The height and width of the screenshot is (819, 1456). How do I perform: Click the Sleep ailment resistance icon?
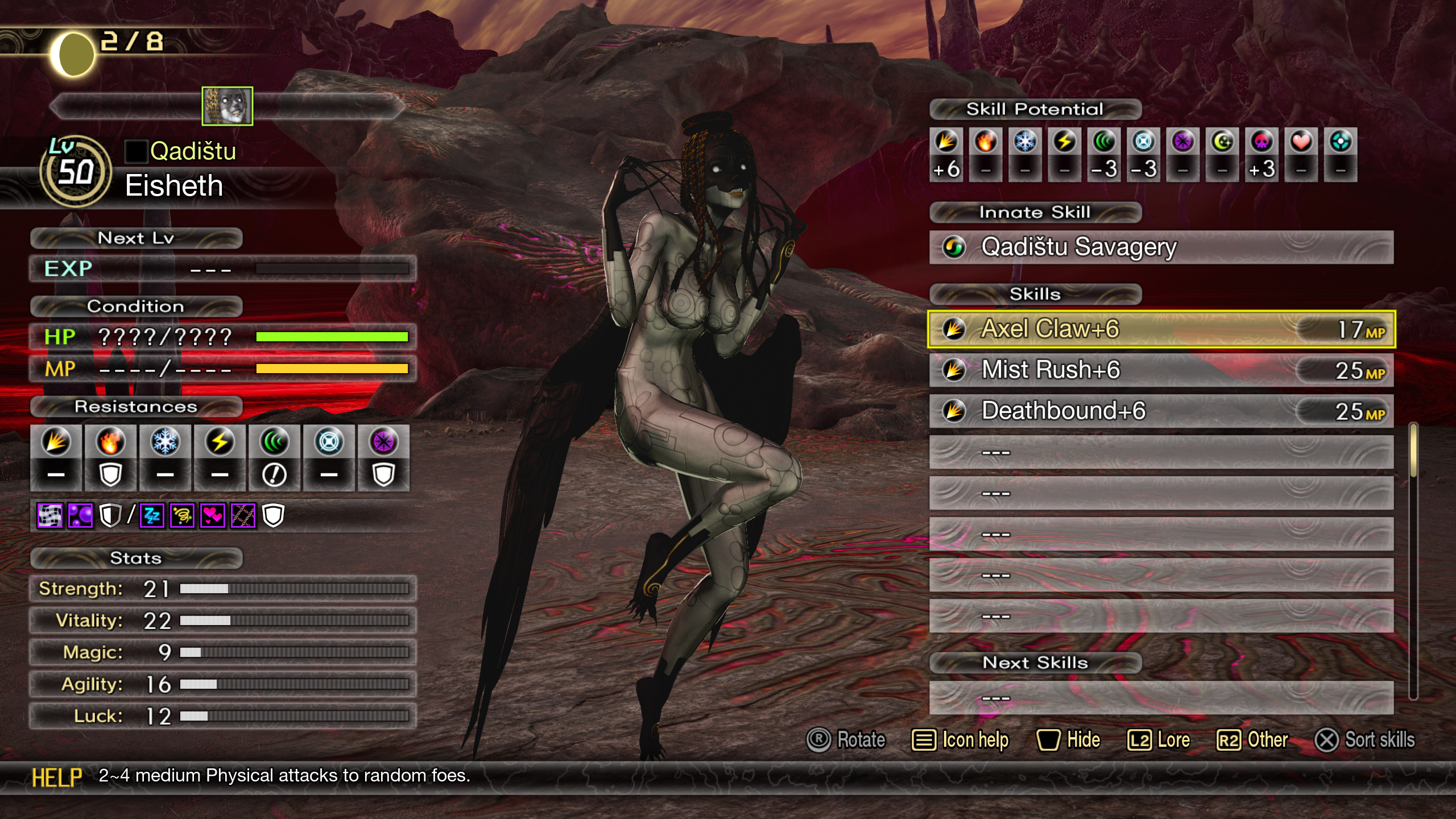point(152,516)
